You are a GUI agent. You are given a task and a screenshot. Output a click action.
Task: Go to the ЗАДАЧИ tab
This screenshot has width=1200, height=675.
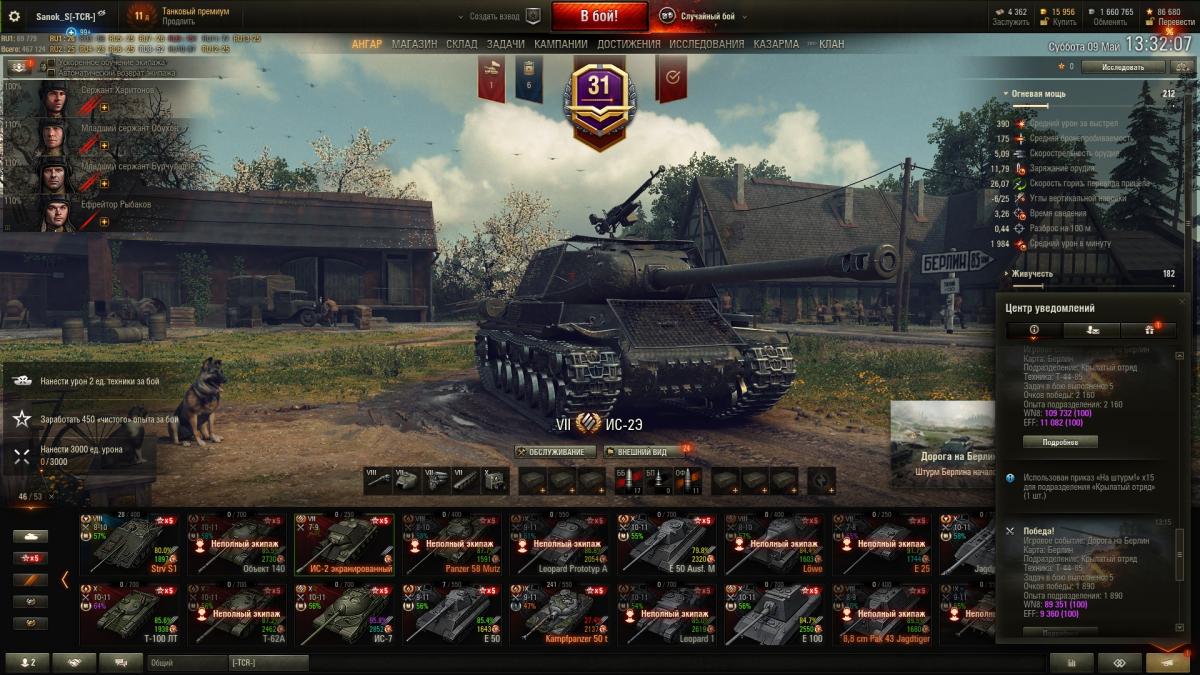pyautogui.click(x=506, y=44)
